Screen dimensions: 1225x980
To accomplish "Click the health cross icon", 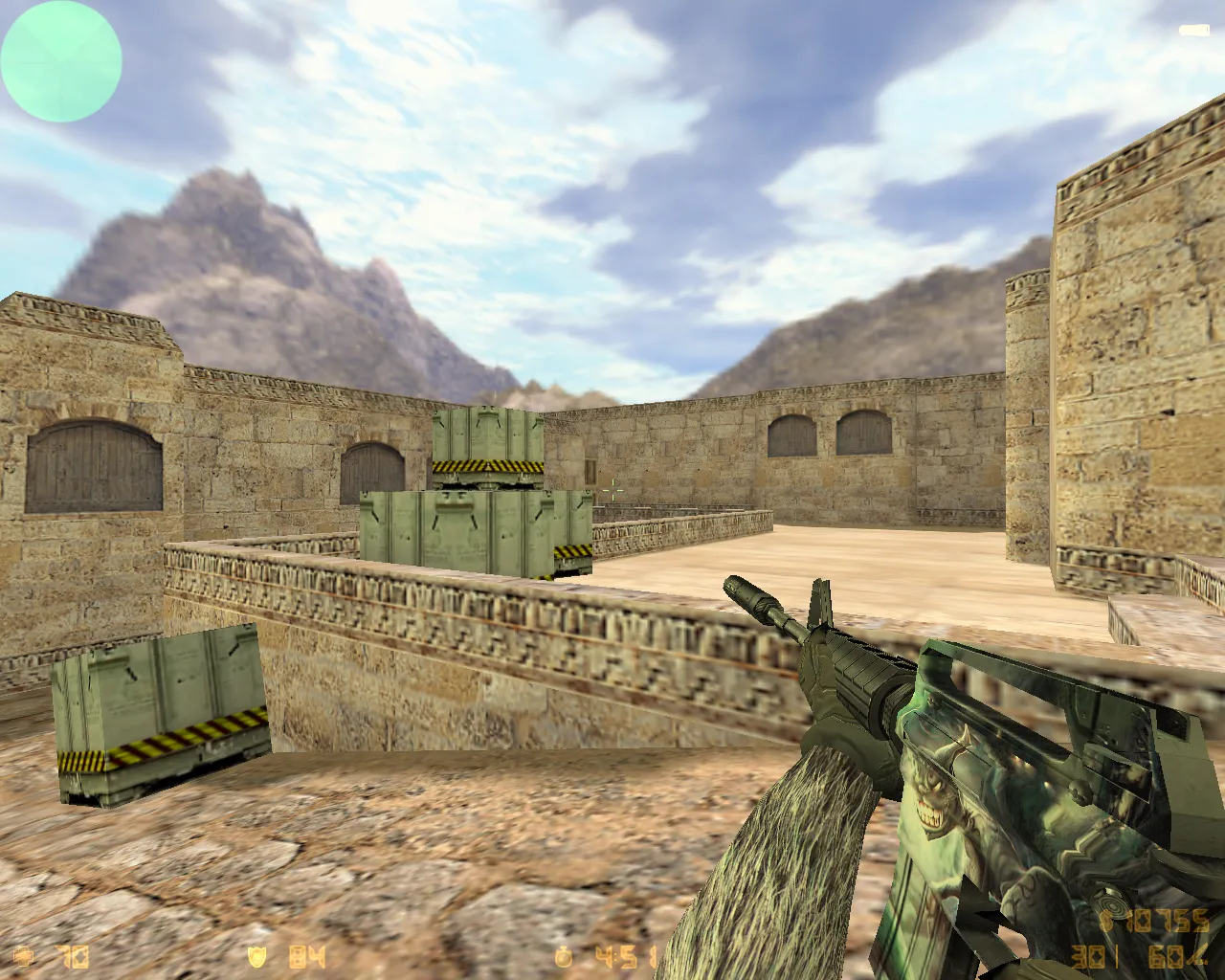I will 24,957.
